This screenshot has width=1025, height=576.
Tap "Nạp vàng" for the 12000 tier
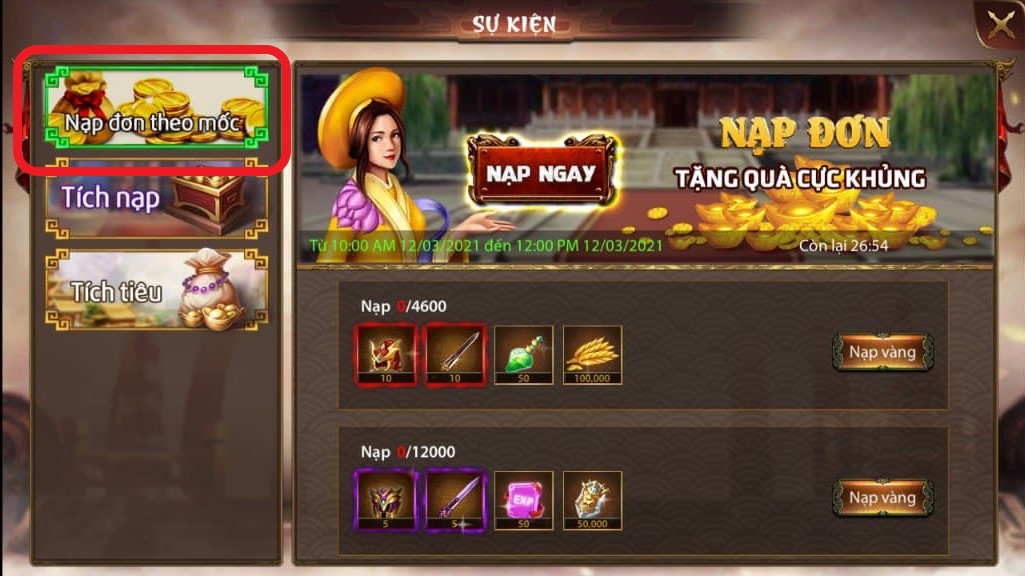[882, 497]
